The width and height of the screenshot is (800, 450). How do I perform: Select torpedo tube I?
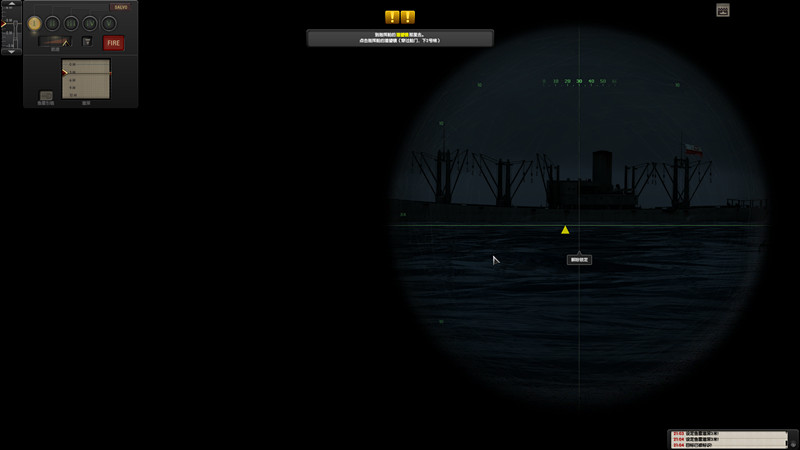coord(34,22)
